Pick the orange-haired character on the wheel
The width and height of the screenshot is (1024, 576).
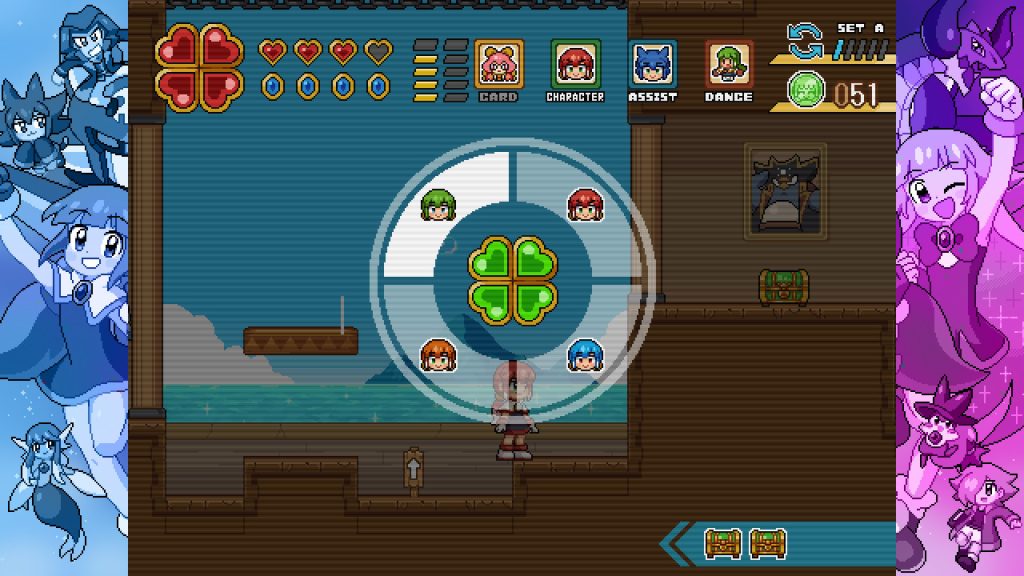click(x=437, y=355)
